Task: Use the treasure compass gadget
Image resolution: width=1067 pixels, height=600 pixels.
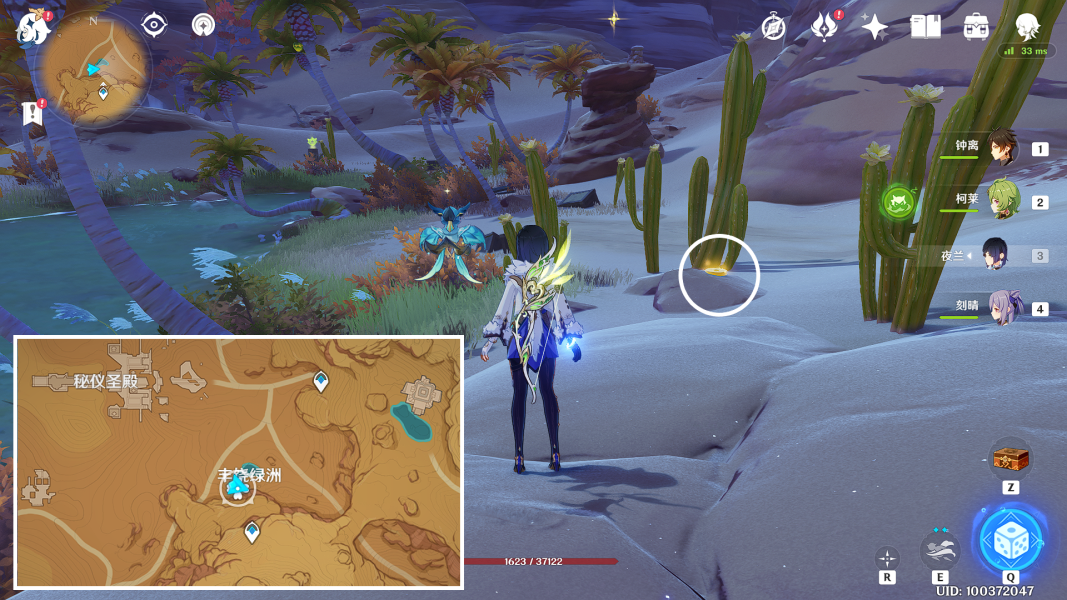Action: (x=1010, y=459)
